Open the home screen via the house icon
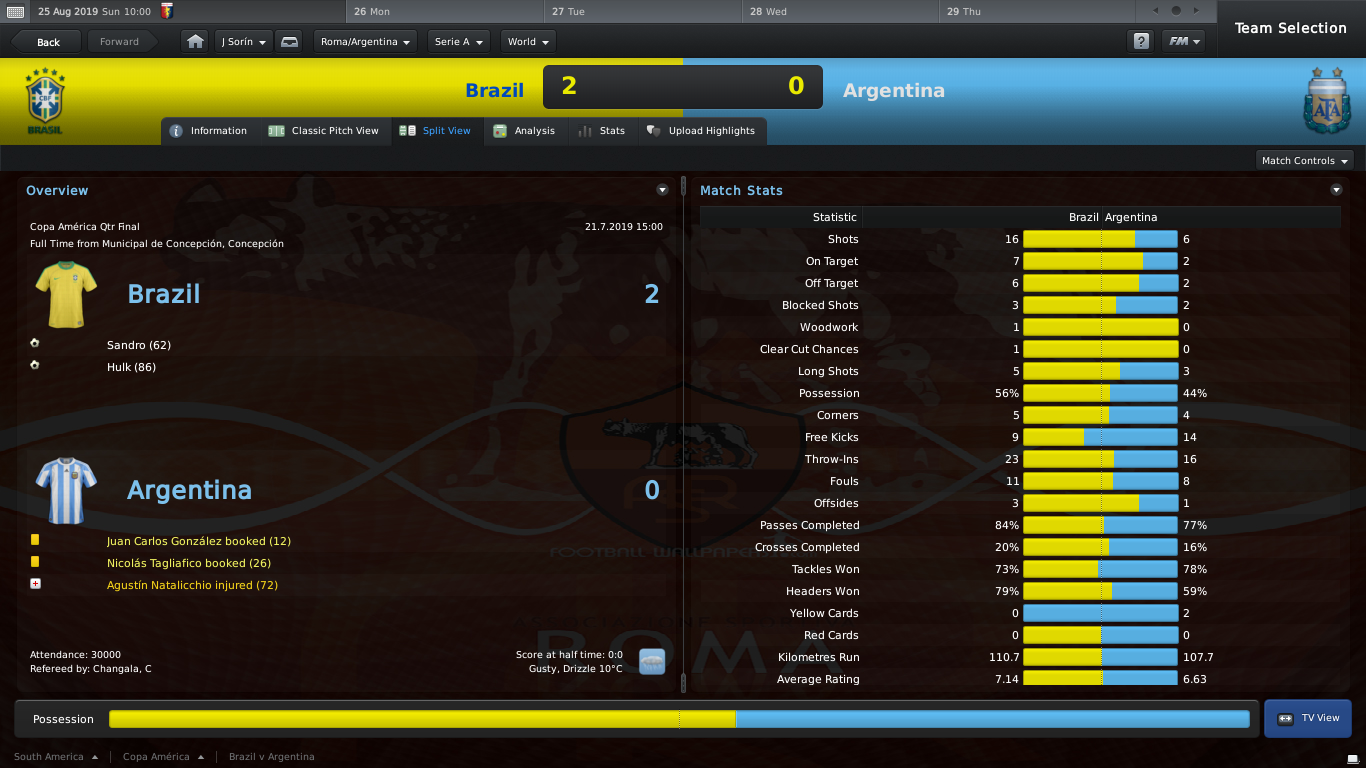This screenshot has height=768, width=1366. pos(195,42)
